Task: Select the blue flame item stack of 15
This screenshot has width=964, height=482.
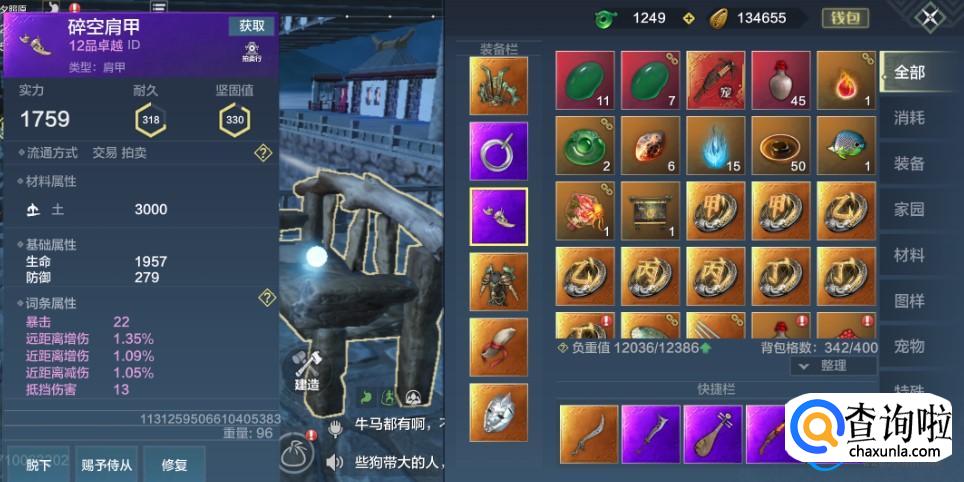Action: click(715, 146)
